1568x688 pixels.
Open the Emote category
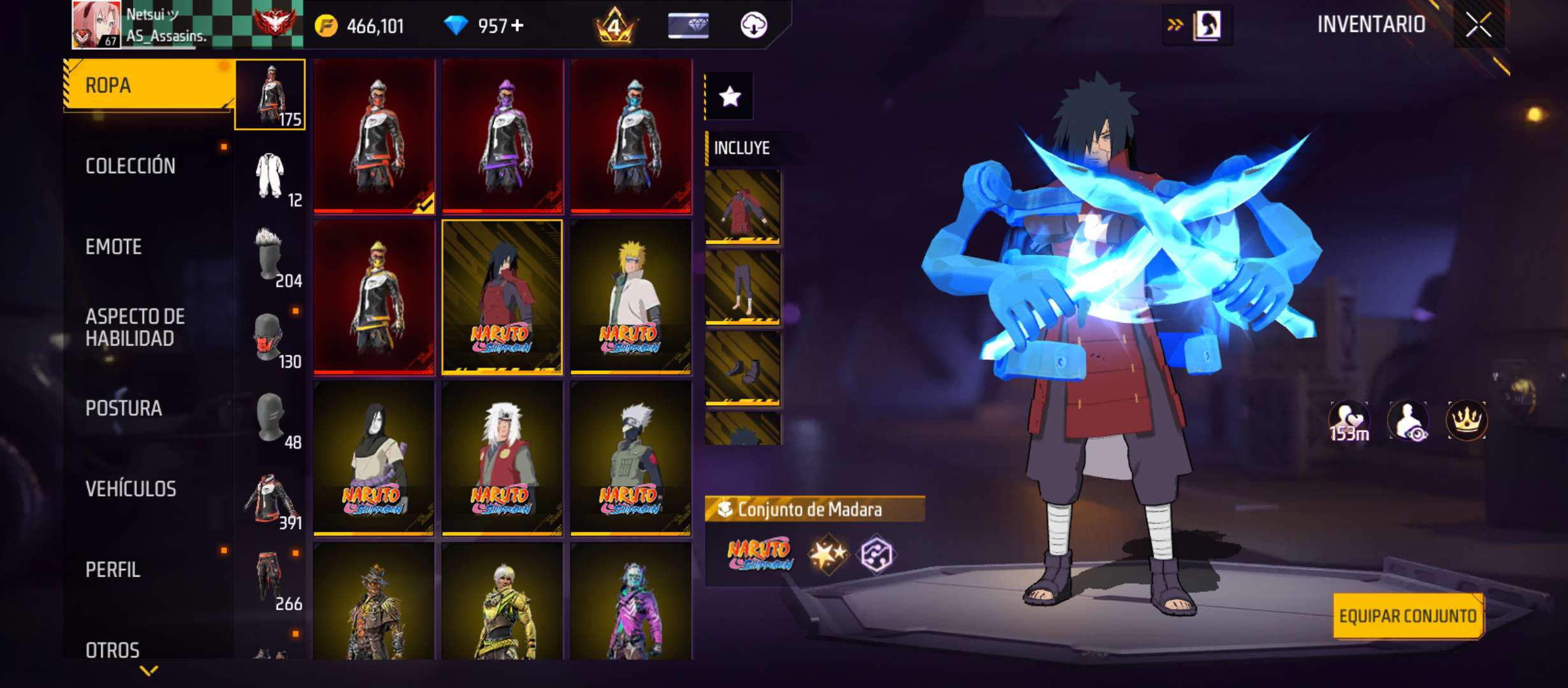coord(113,247)
